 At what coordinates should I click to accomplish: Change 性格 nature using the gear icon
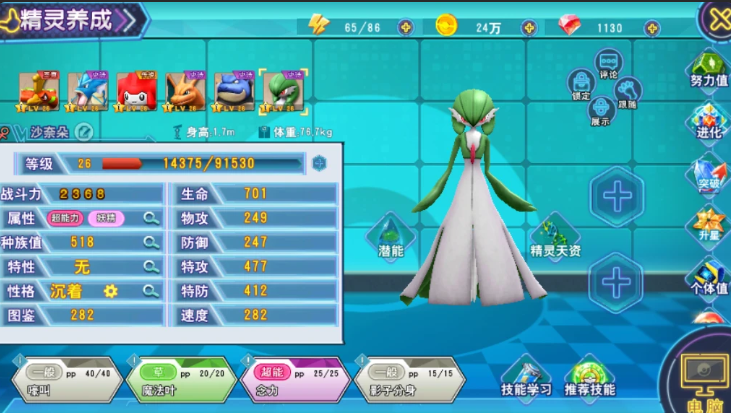coord(111,291)
